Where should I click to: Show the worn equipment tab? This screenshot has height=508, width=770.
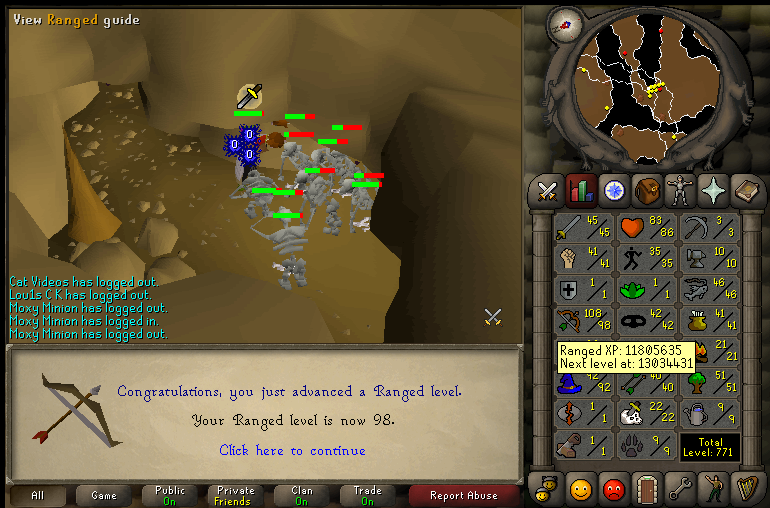(x=680, y=189)
